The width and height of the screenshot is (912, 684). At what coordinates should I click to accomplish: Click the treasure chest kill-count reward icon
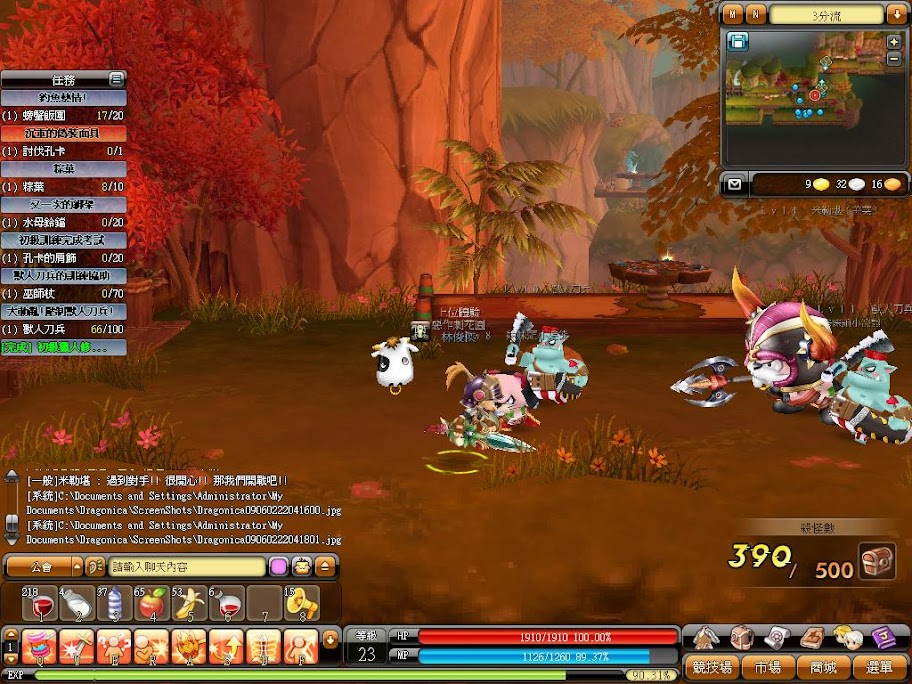tap(877, 561)
